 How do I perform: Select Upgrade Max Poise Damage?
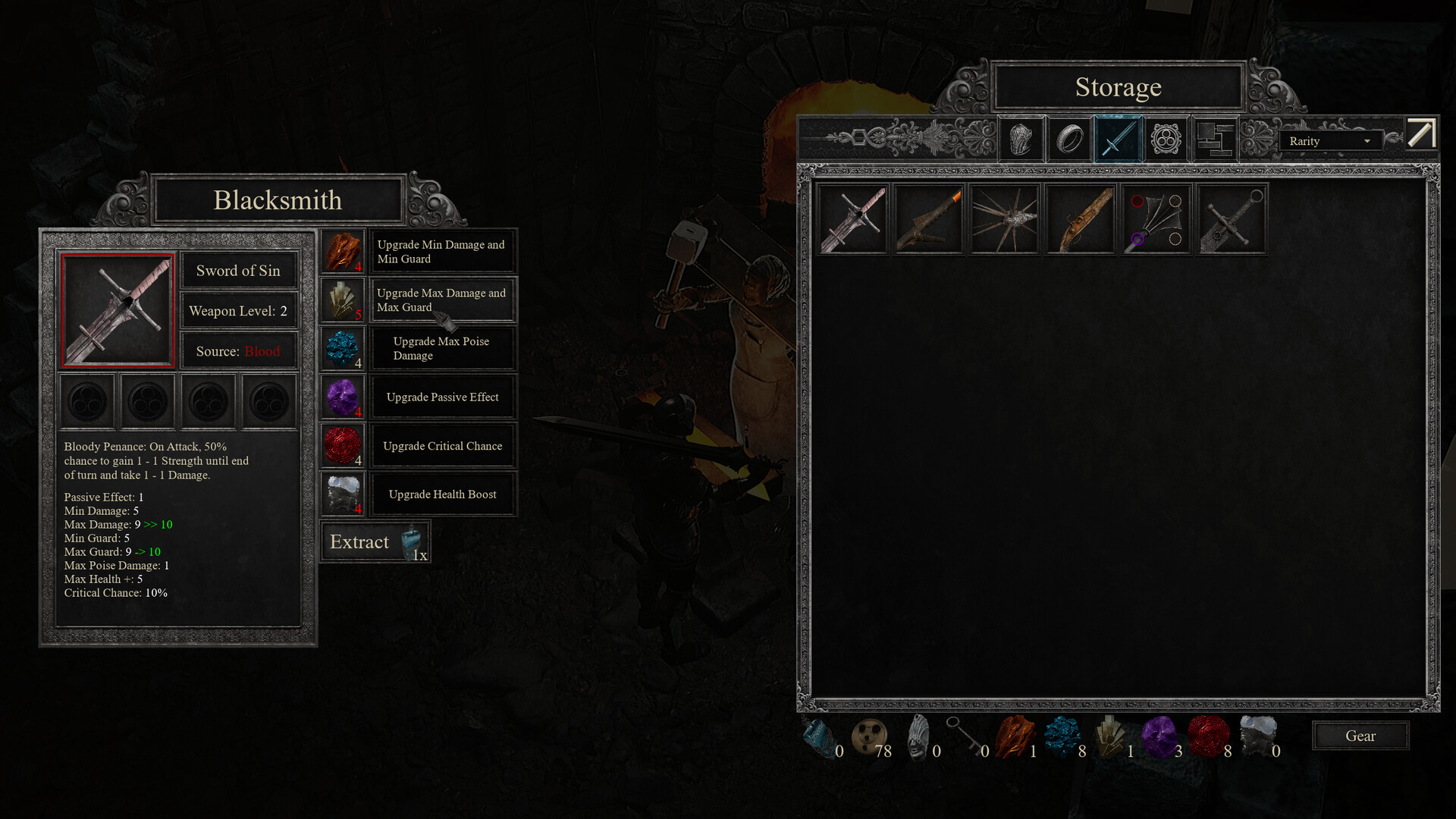442,349
